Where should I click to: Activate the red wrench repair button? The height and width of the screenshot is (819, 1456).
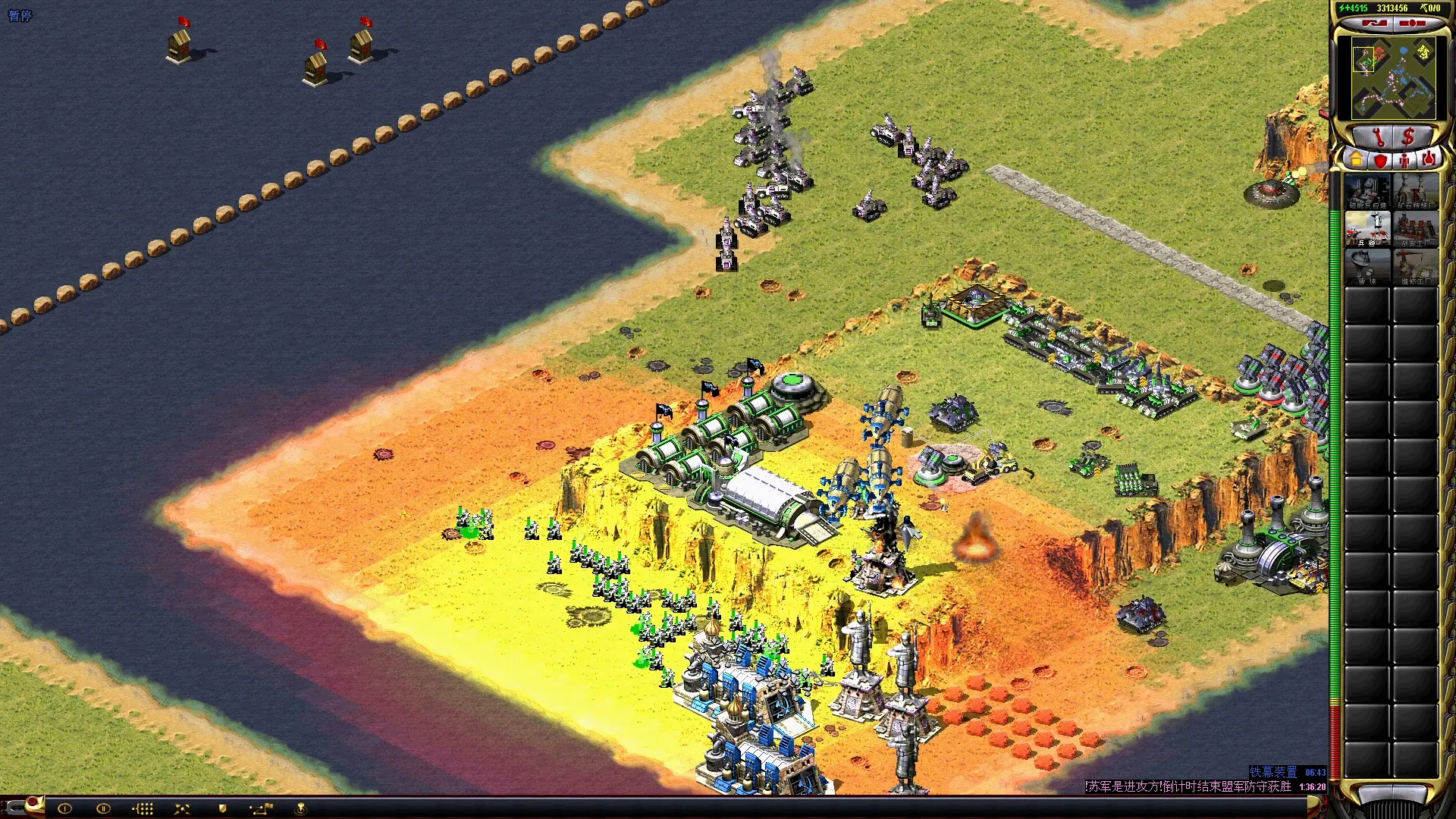tap(1379, 138)
